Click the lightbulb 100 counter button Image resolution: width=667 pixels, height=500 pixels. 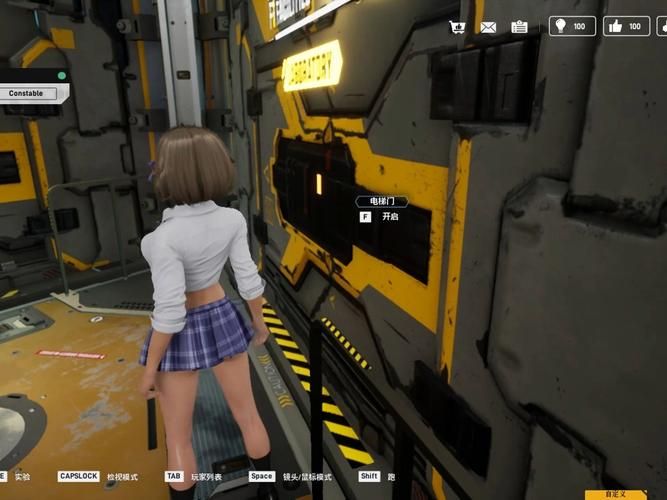pyautogui.click(x=572, y=26)
